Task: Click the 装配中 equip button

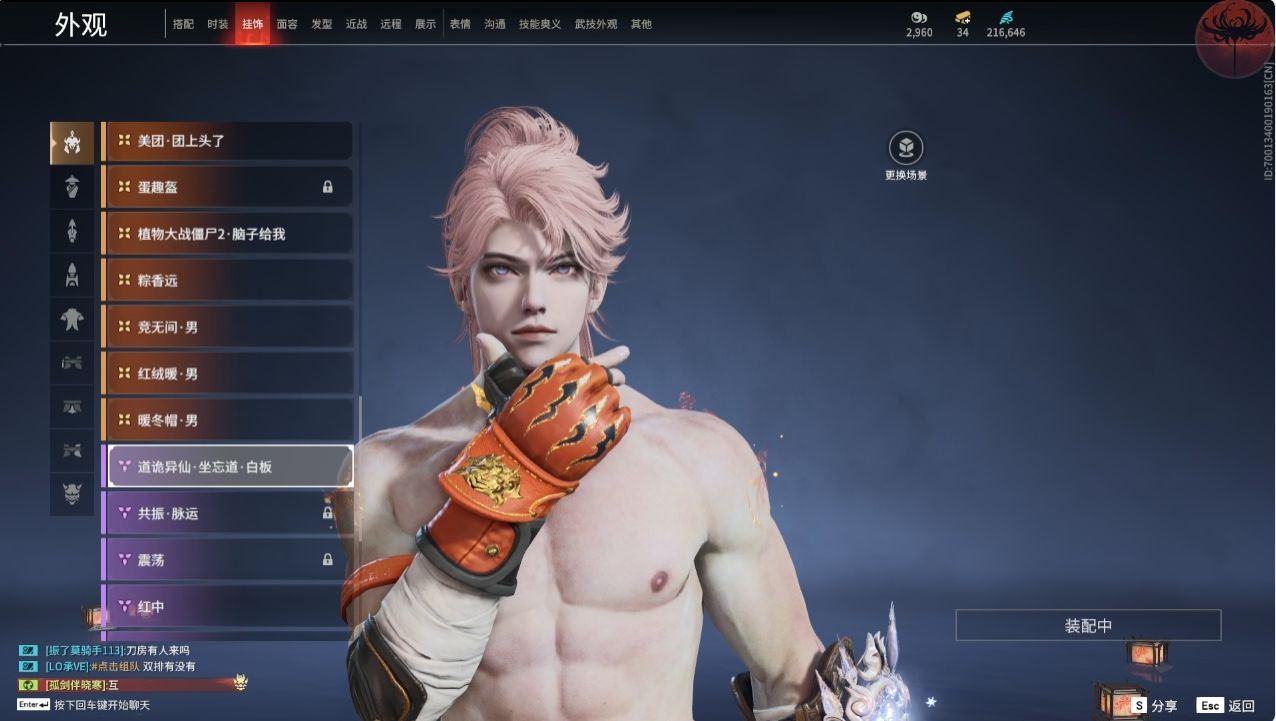Action: point(1088,626)
